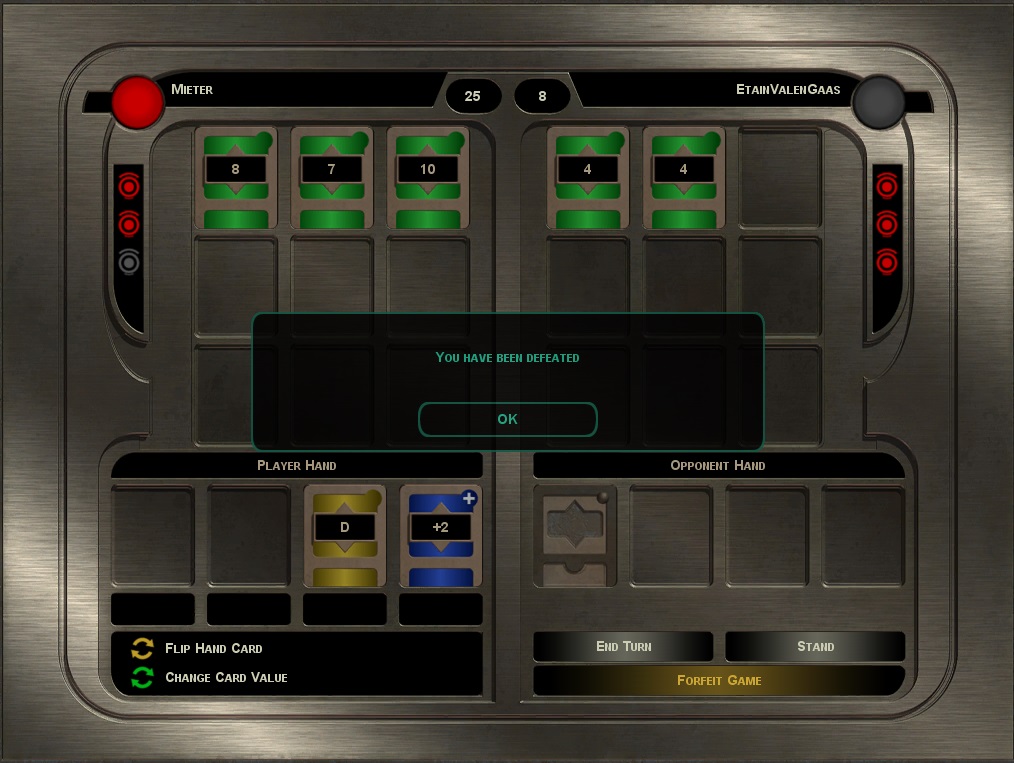The image size is (1014, 763).
Task: Select the green 8 table card
Action: pyautogui.click(x=236, y=178)
